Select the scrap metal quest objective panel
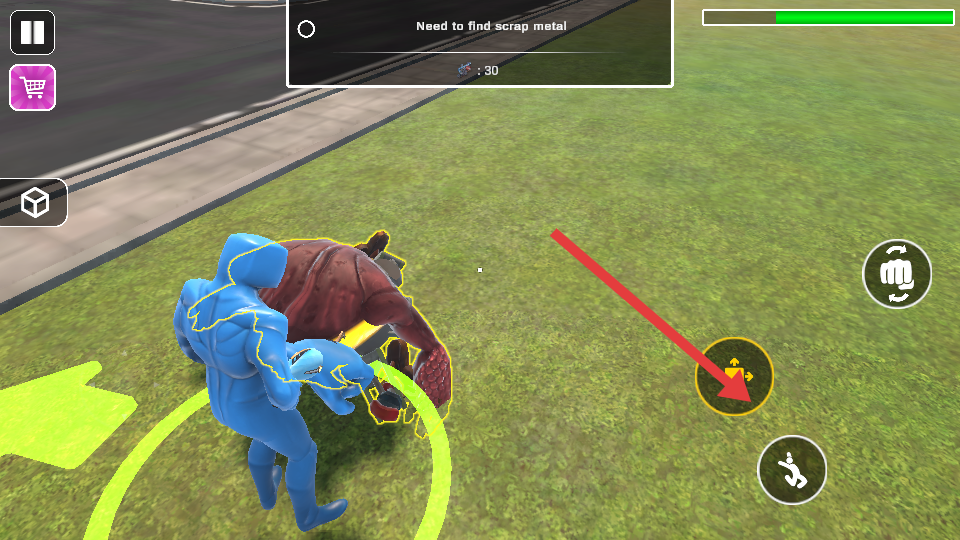 point(480,43)
